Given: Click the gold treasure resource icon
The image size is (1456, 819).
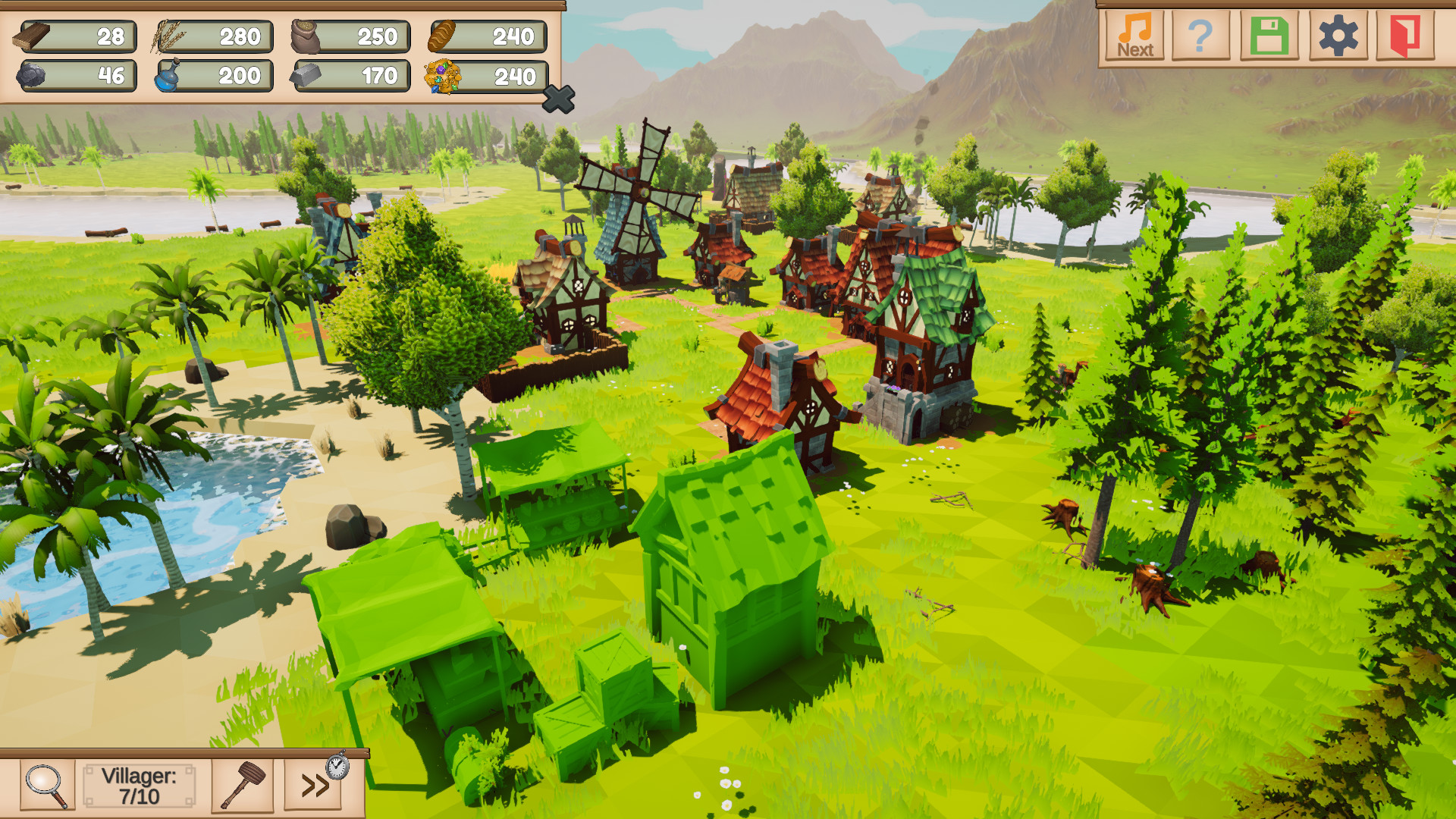Looking at the screenshot, I should coord(442,76).
